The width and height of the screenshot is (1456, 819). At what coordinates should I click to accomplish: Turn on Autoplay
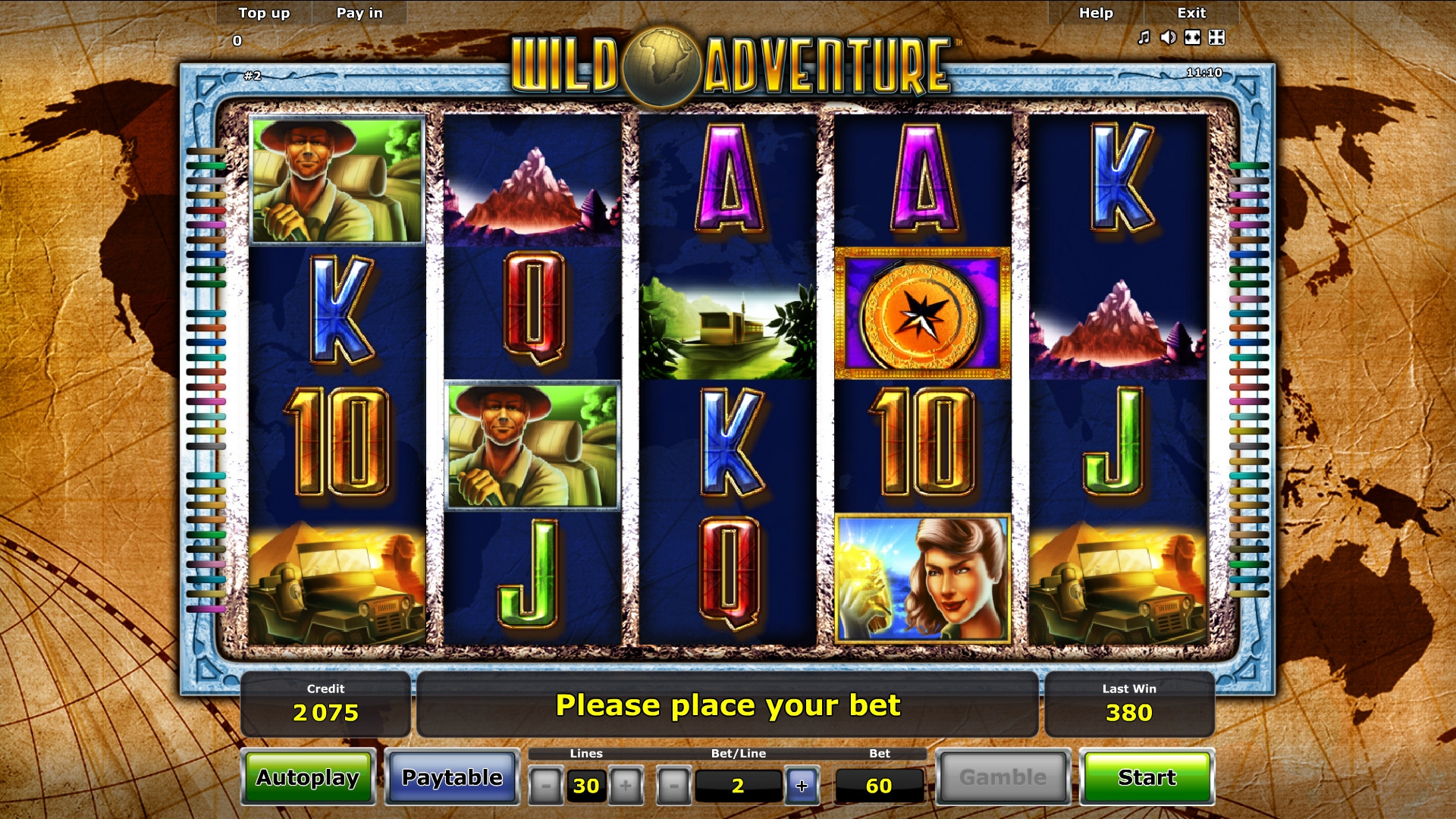click(308, 777)
